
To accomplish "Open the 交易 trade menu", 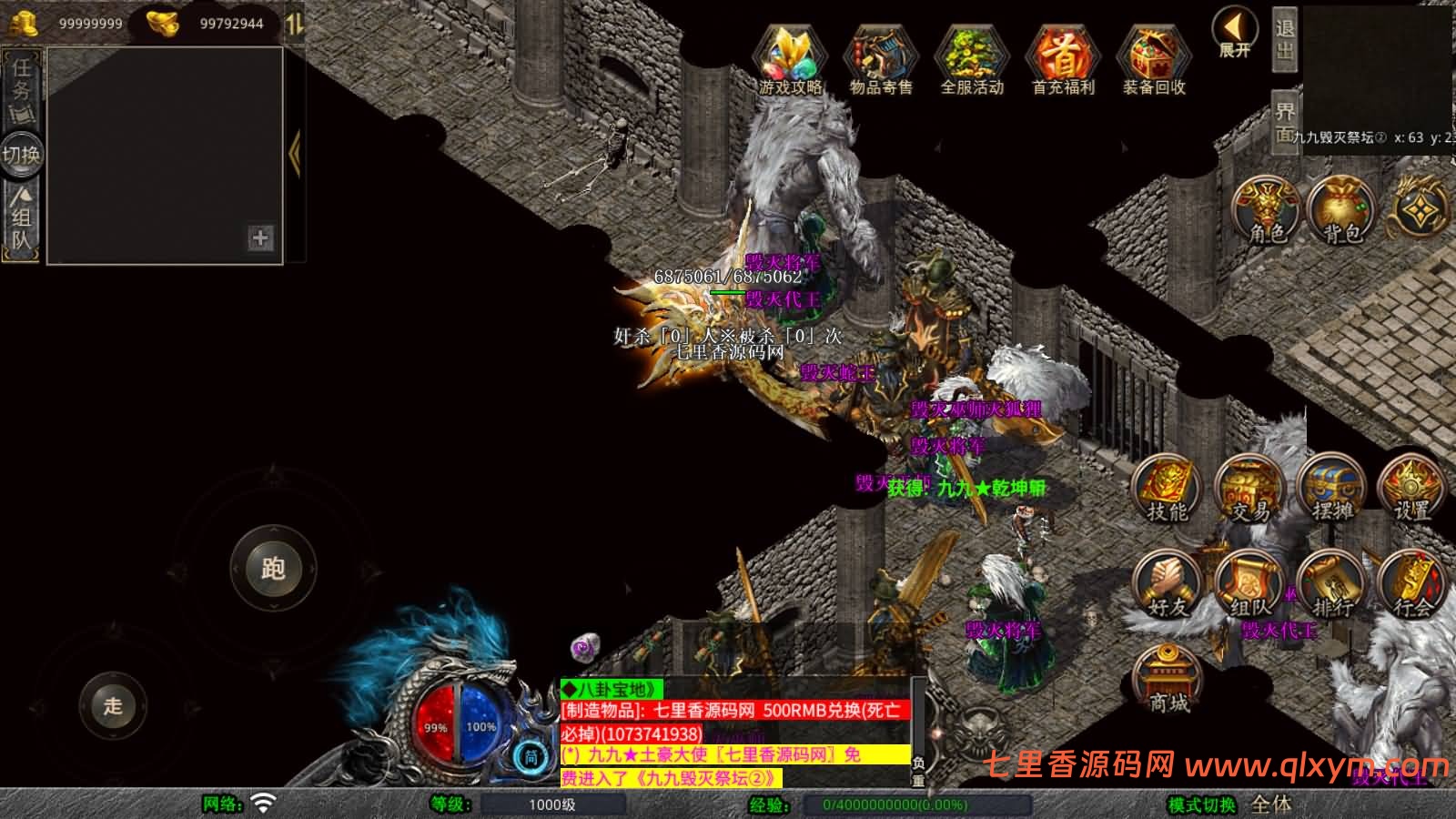I will click(1249, 490).
